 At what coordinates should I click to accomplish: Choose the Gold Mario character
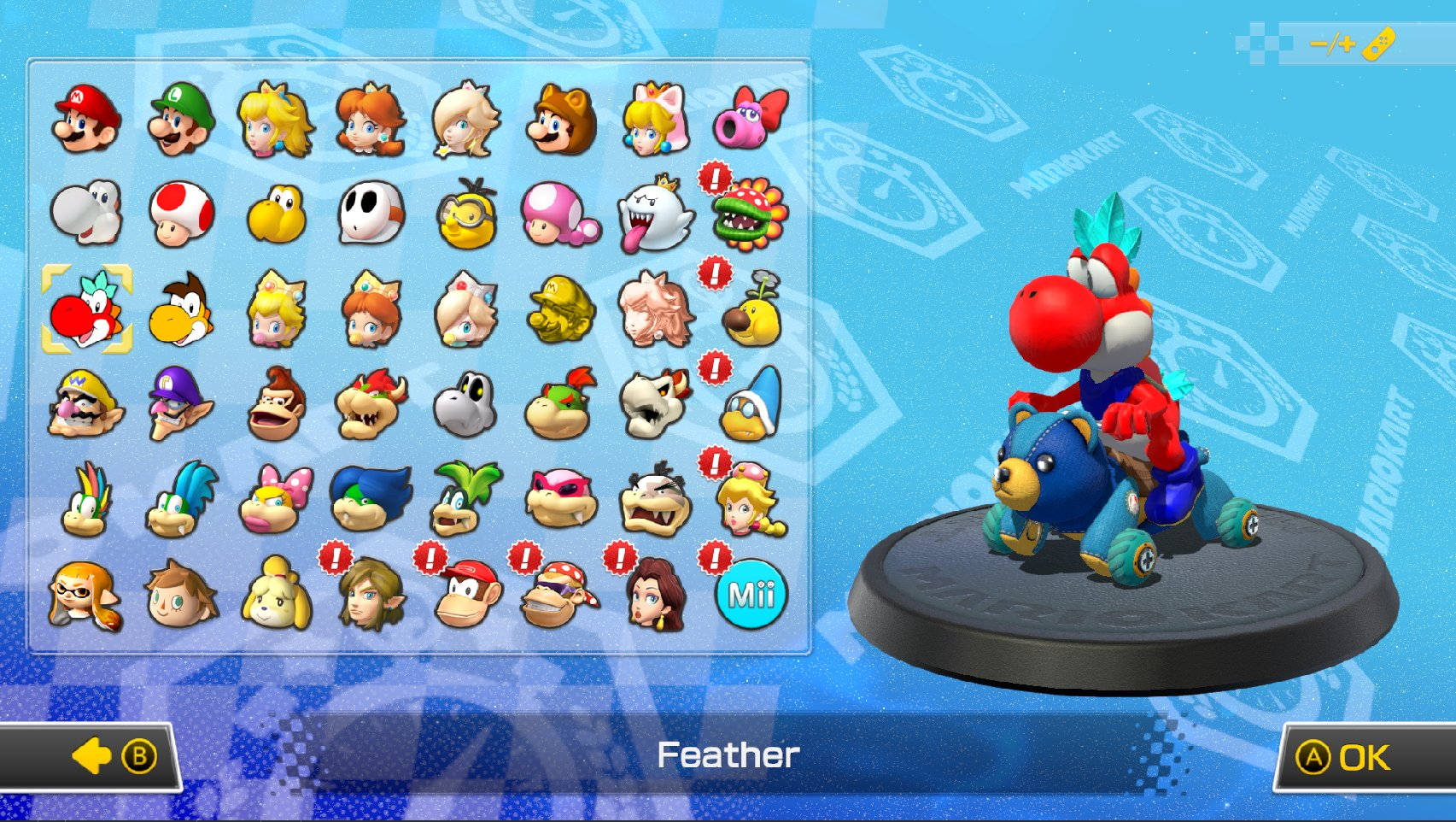point(560,308)
